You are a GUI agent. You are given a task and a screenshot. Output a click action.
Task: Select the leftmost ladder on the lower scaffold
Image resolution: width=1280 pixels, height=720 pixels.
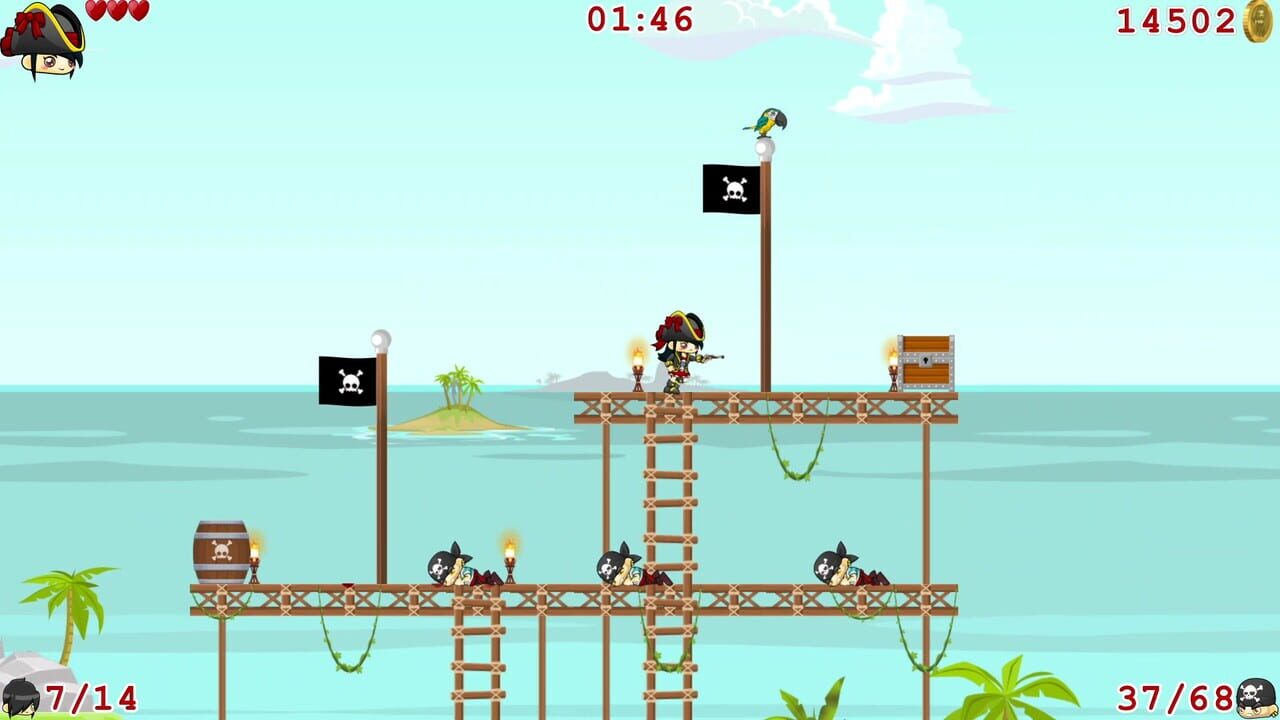(476, 655)
